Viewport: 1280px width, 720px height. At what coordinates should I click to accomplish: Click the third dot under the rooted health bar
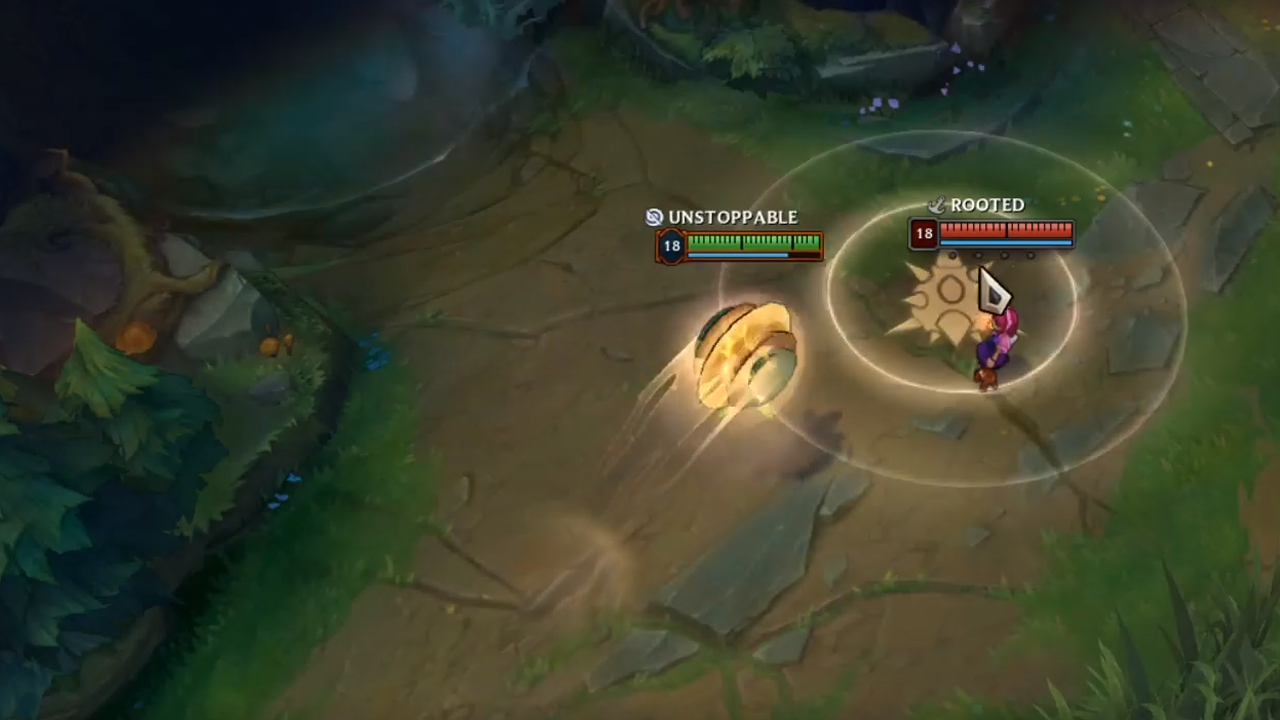point(1003,255)
